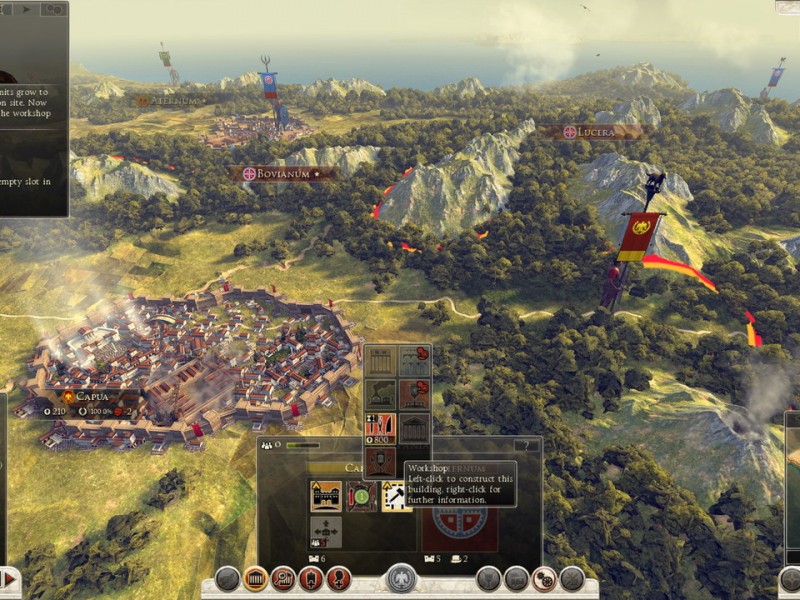Choose the green number one building slot

point(361,495)
